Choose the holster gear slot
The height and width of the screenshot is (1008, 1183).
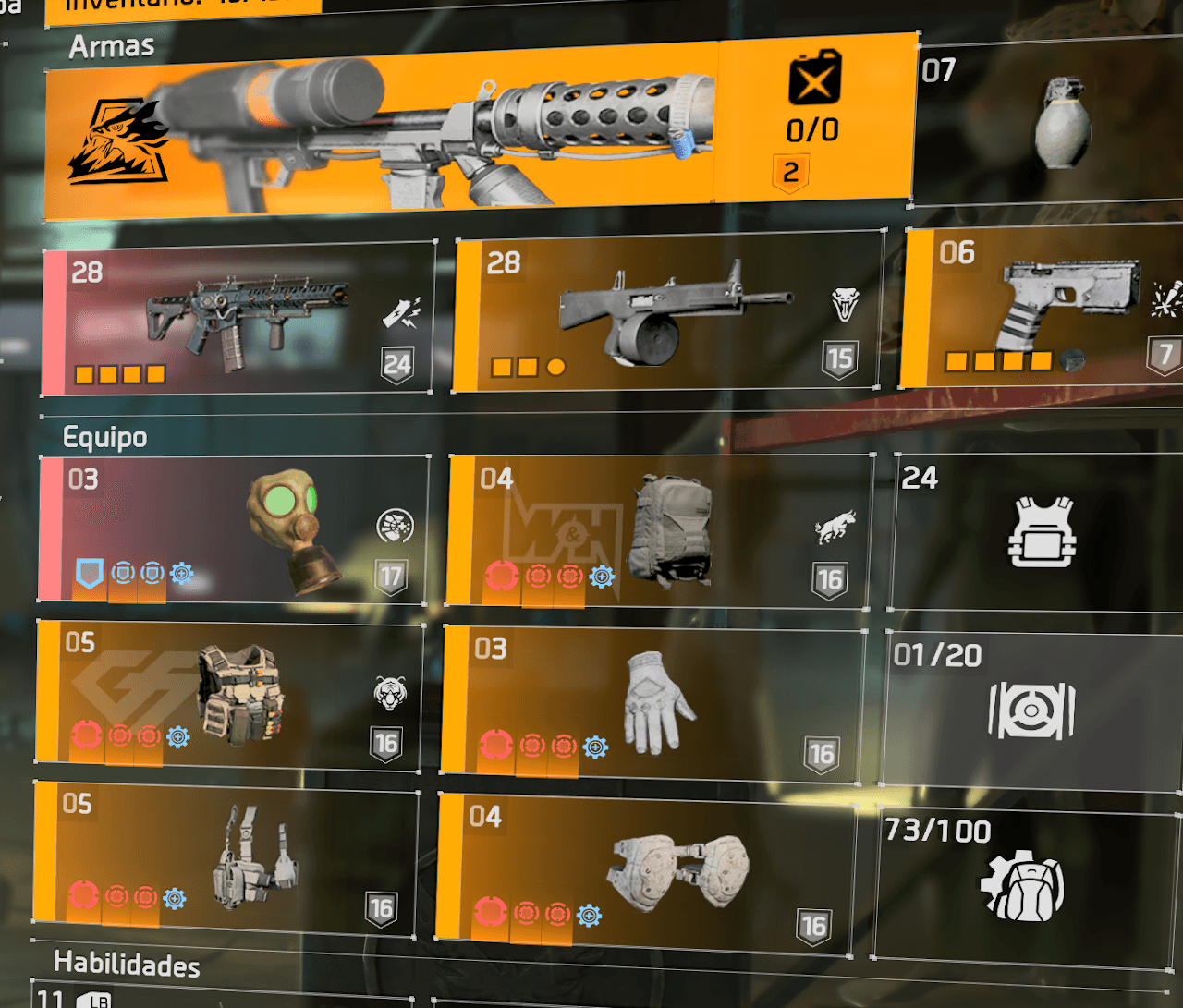227,856
